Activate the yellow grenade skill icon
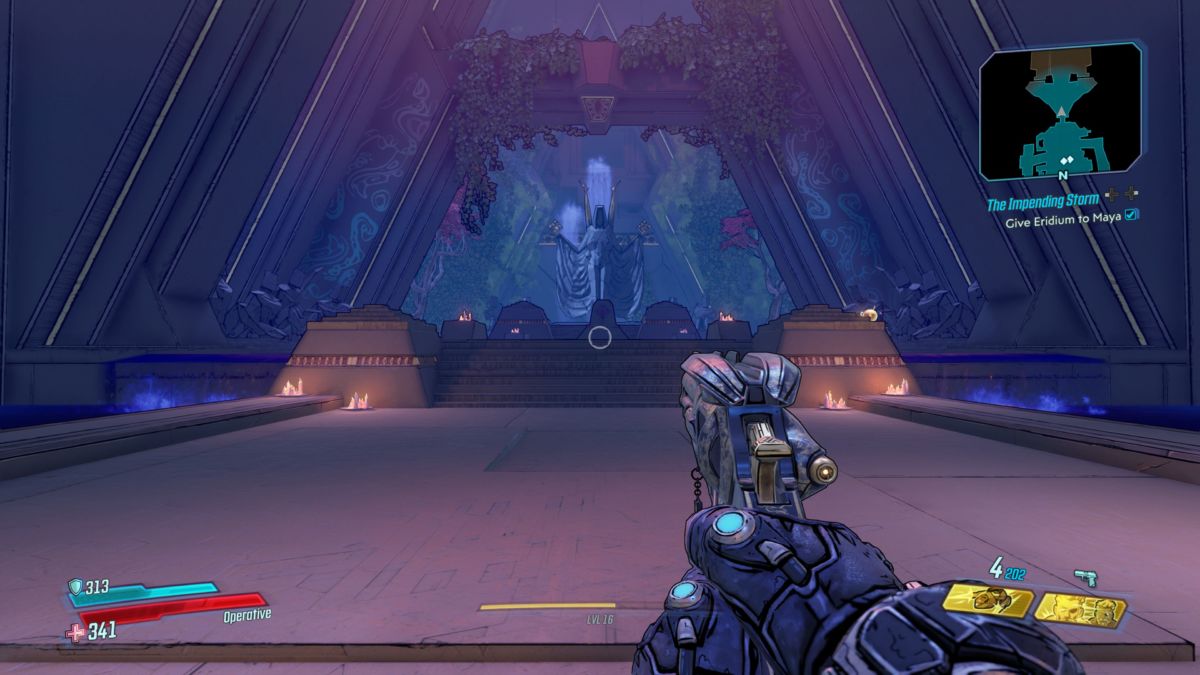The height and width of the screenshot is (675, 1200). (x=988, y=601)
